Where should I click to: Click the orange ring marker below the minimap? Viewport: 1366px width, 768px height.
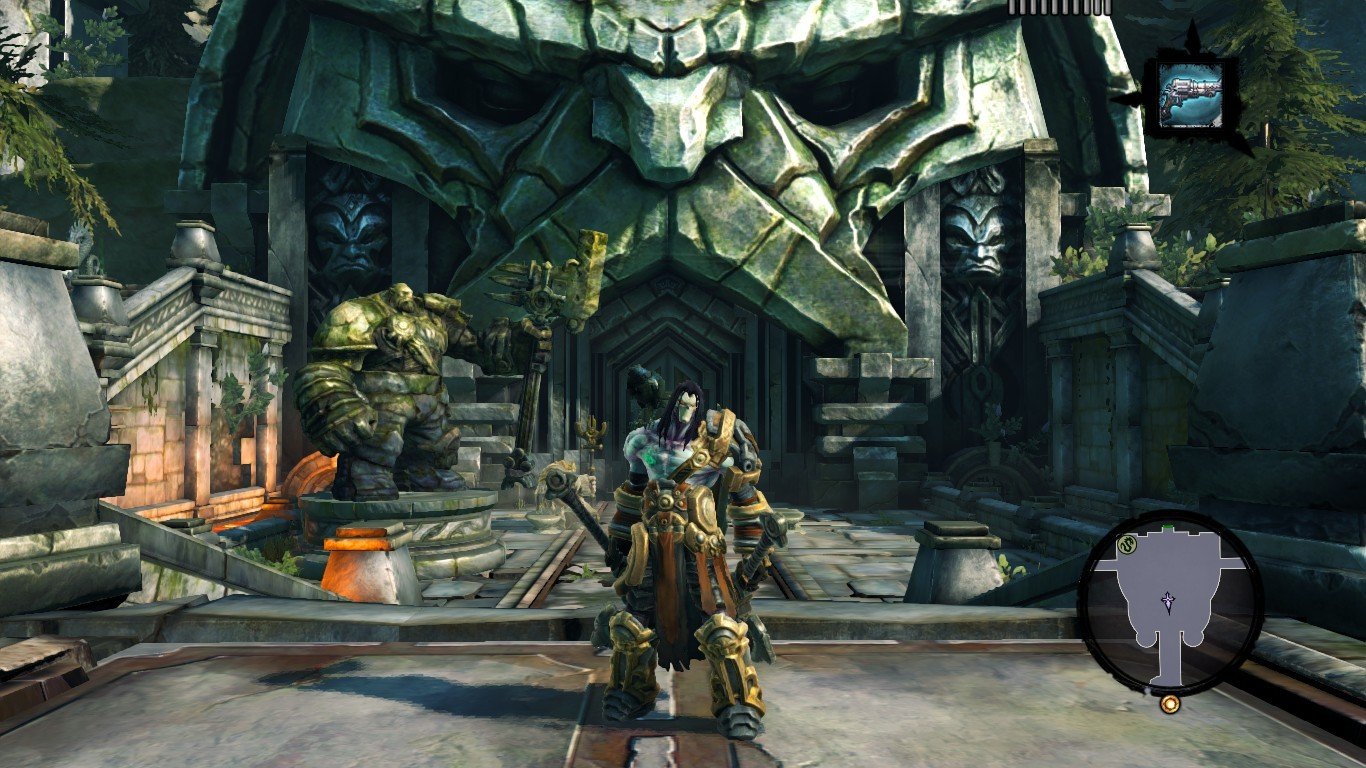coord(1168,704)
